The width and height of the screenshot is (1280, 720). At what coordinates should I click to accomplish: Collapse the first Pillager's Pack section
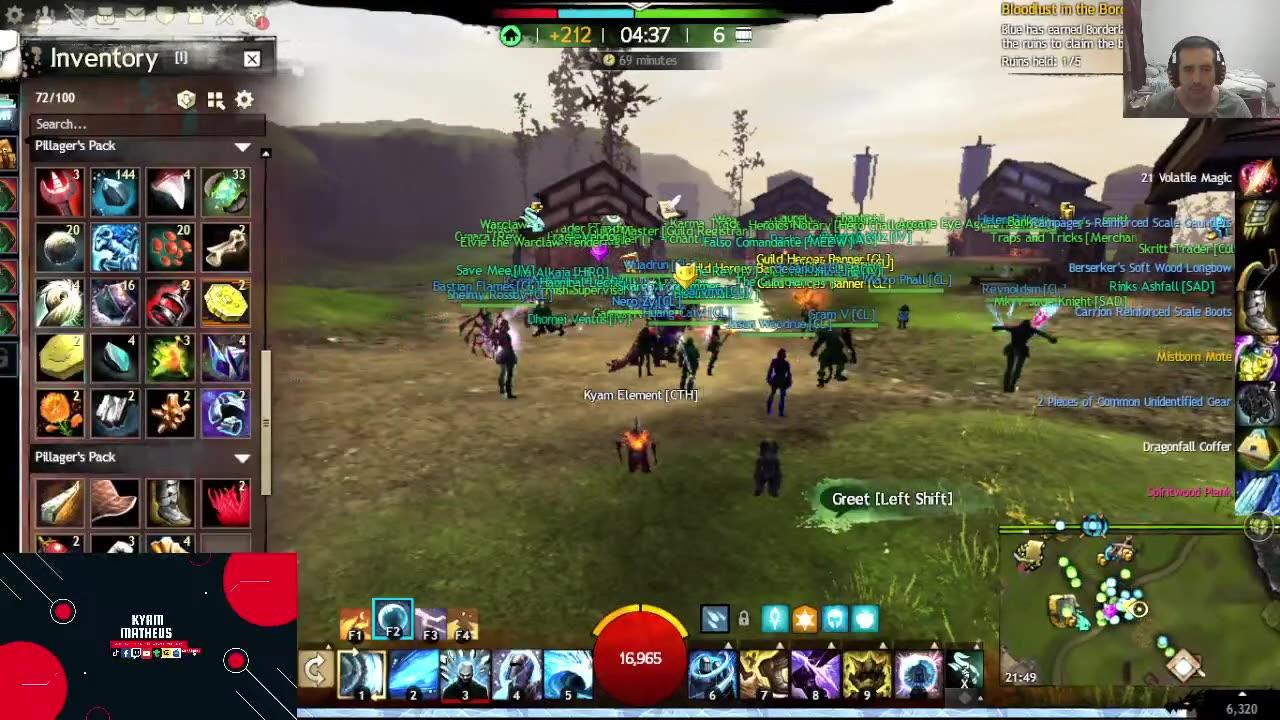point(241,145)
